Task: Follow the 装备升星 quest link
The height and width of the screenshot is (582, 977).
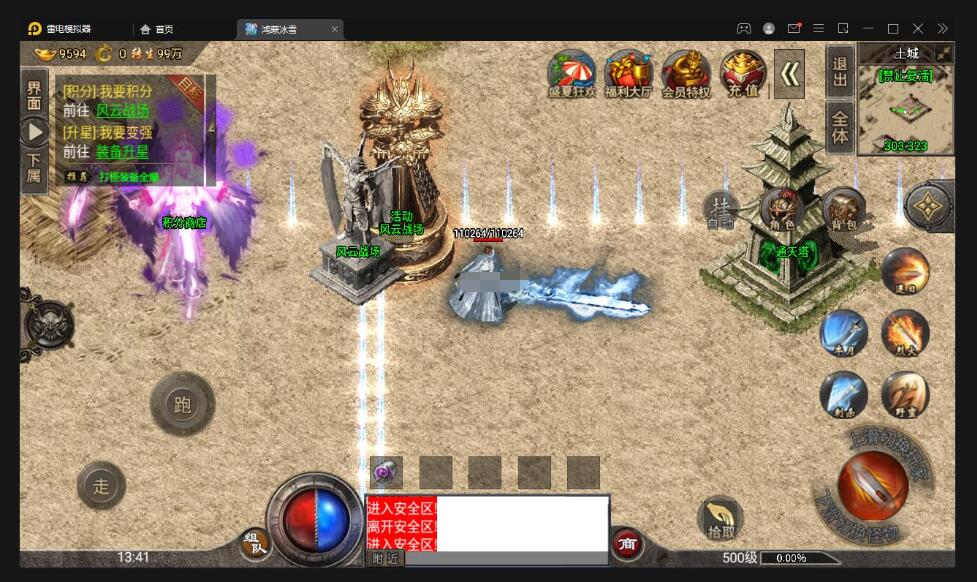Action: click(124, 152)
